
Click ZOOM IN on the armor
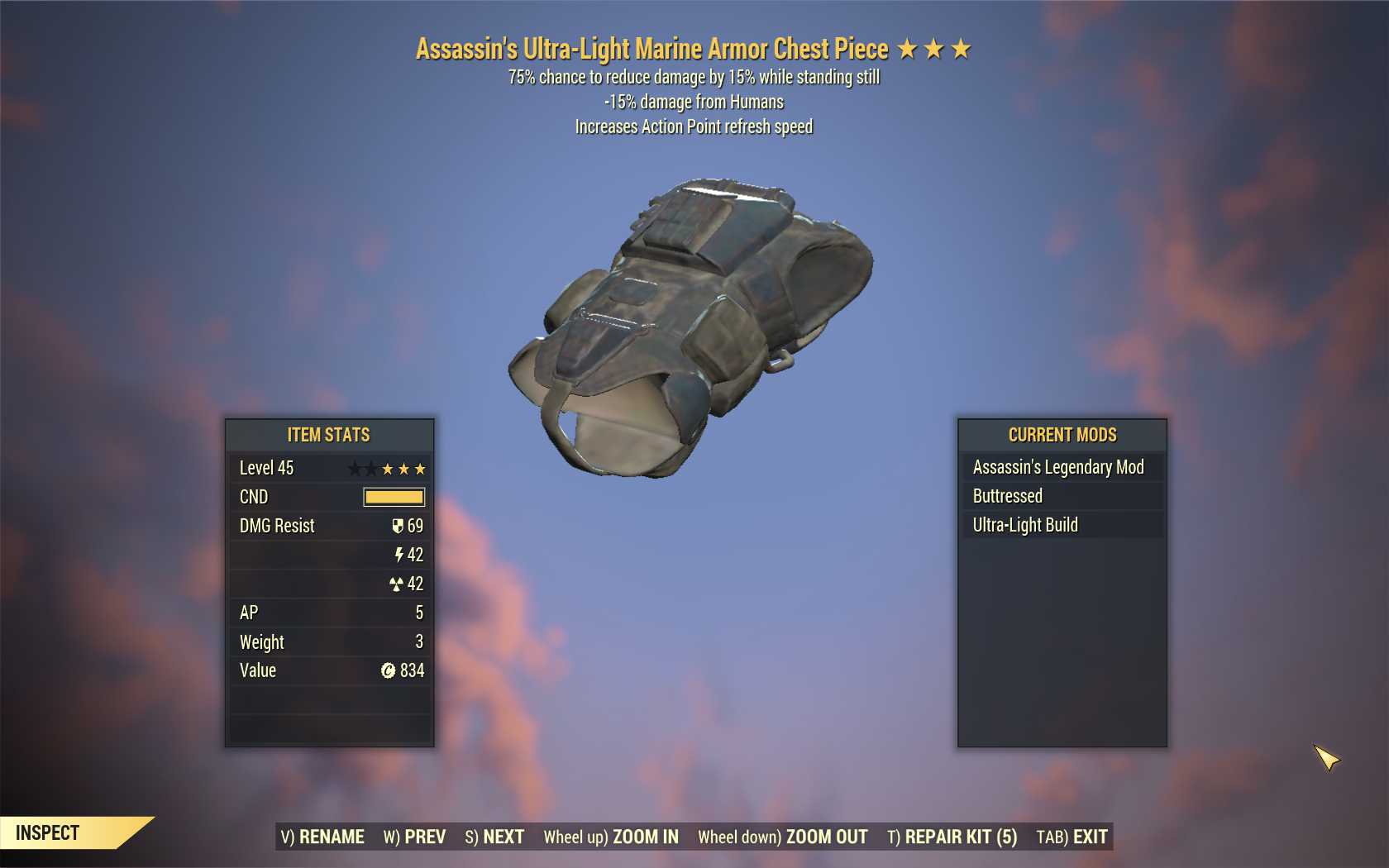click(611, 837)
